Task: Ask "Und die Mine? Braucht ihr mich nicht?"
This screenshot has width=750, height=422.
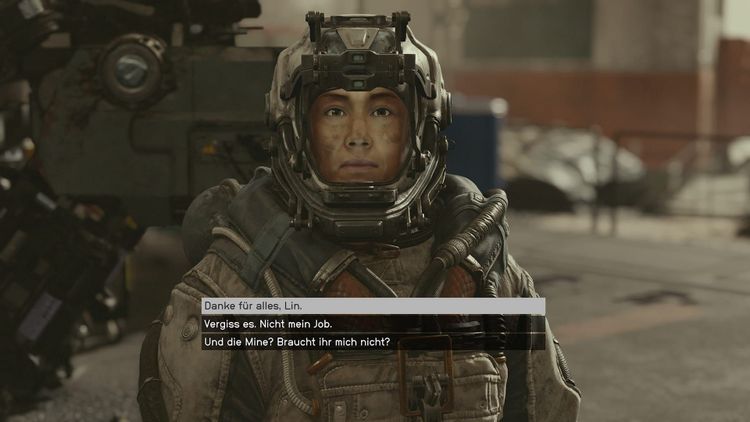Action: pos(296,342)
